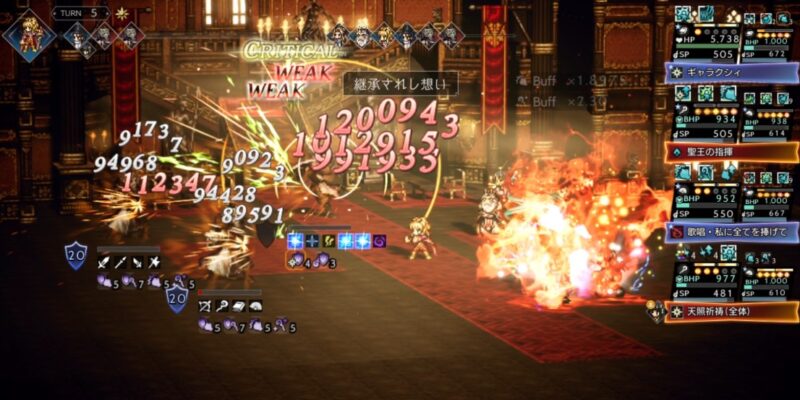Select the 天照祈祷(全体) skill bar
The width and height of the screenshot is (800, 400).
[731, 312]
